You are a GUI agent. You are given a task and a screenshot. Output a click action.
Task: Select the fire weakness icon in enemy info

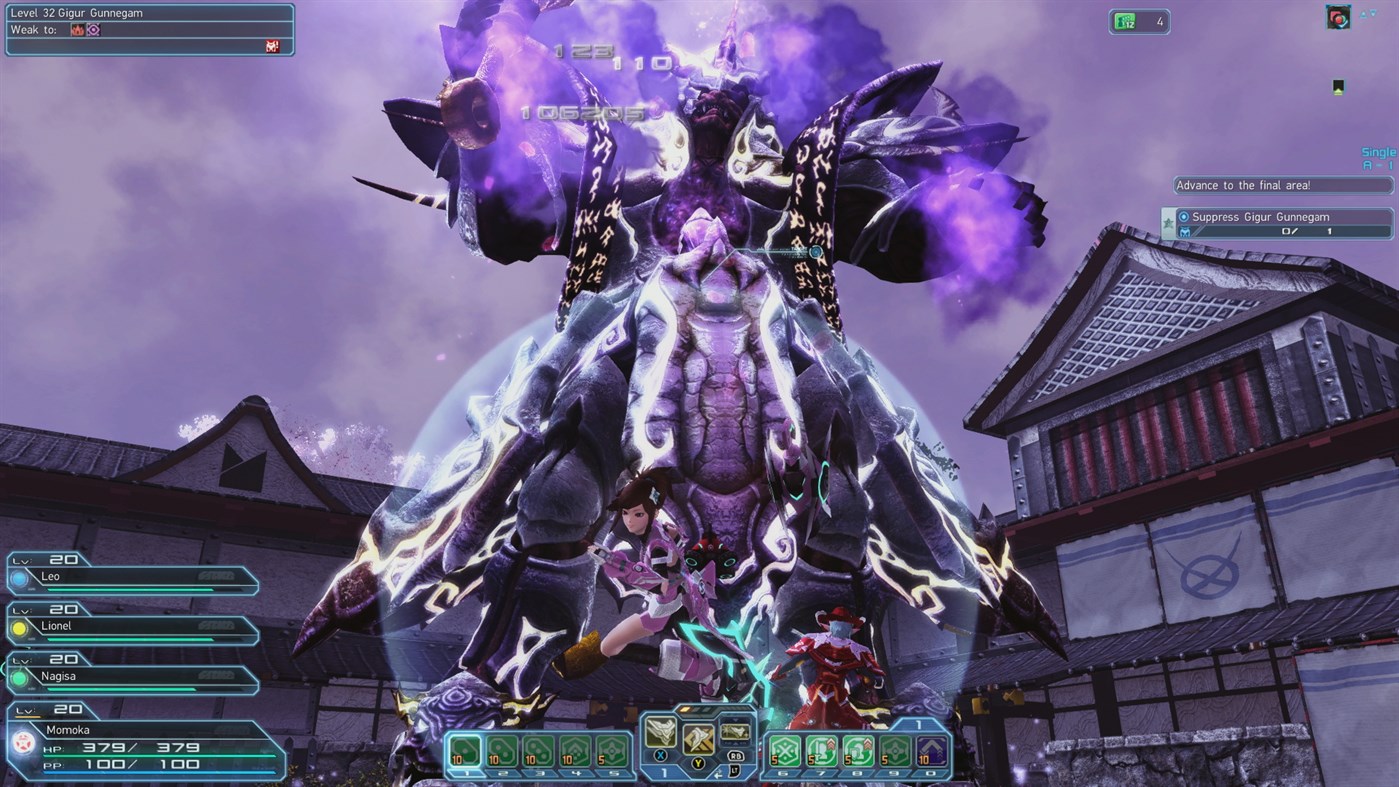79,31
